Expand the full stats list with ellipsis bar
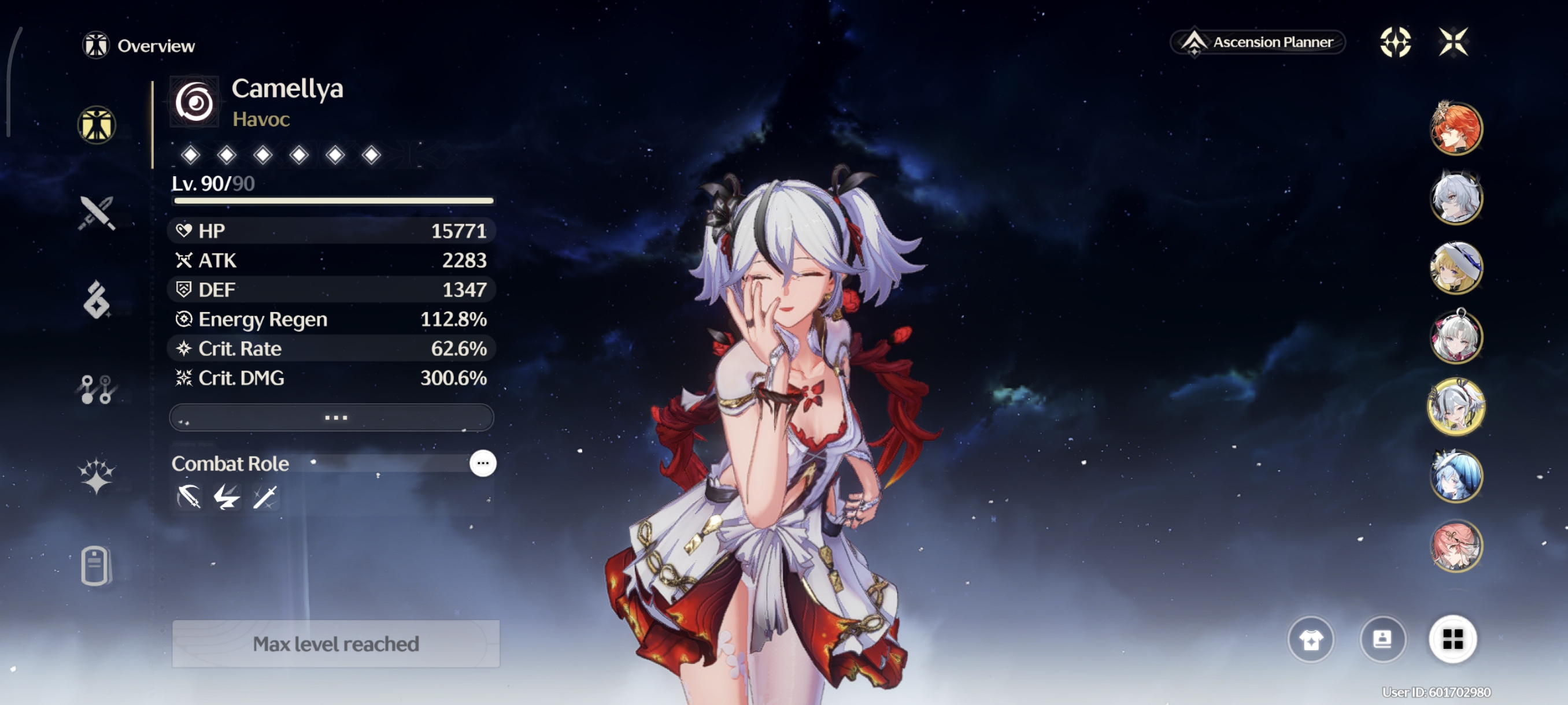Viewport: 1568px width, 705px height. (332, 418)
